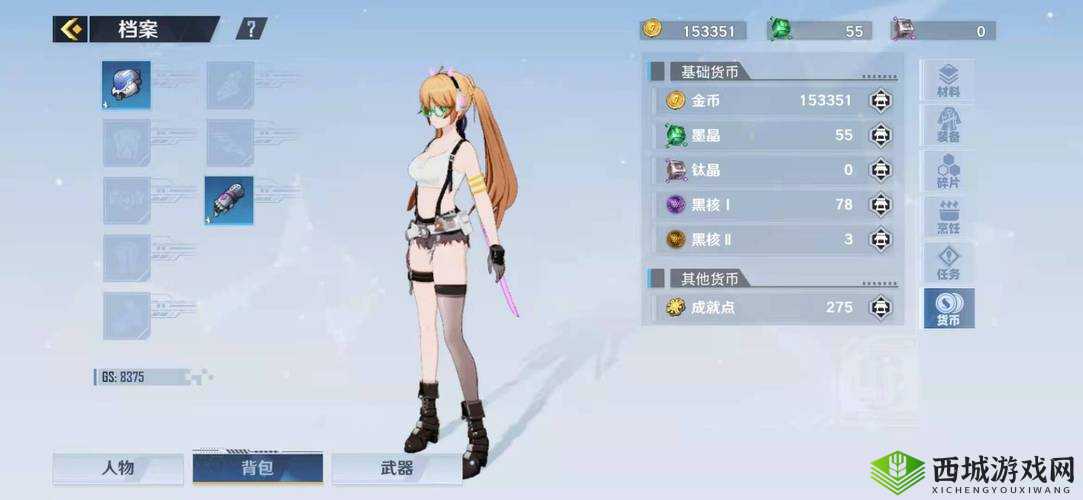Screen dimensions: 1083x500
Task: Click the hexagon button beside 金币
Action: pos(880,101)
